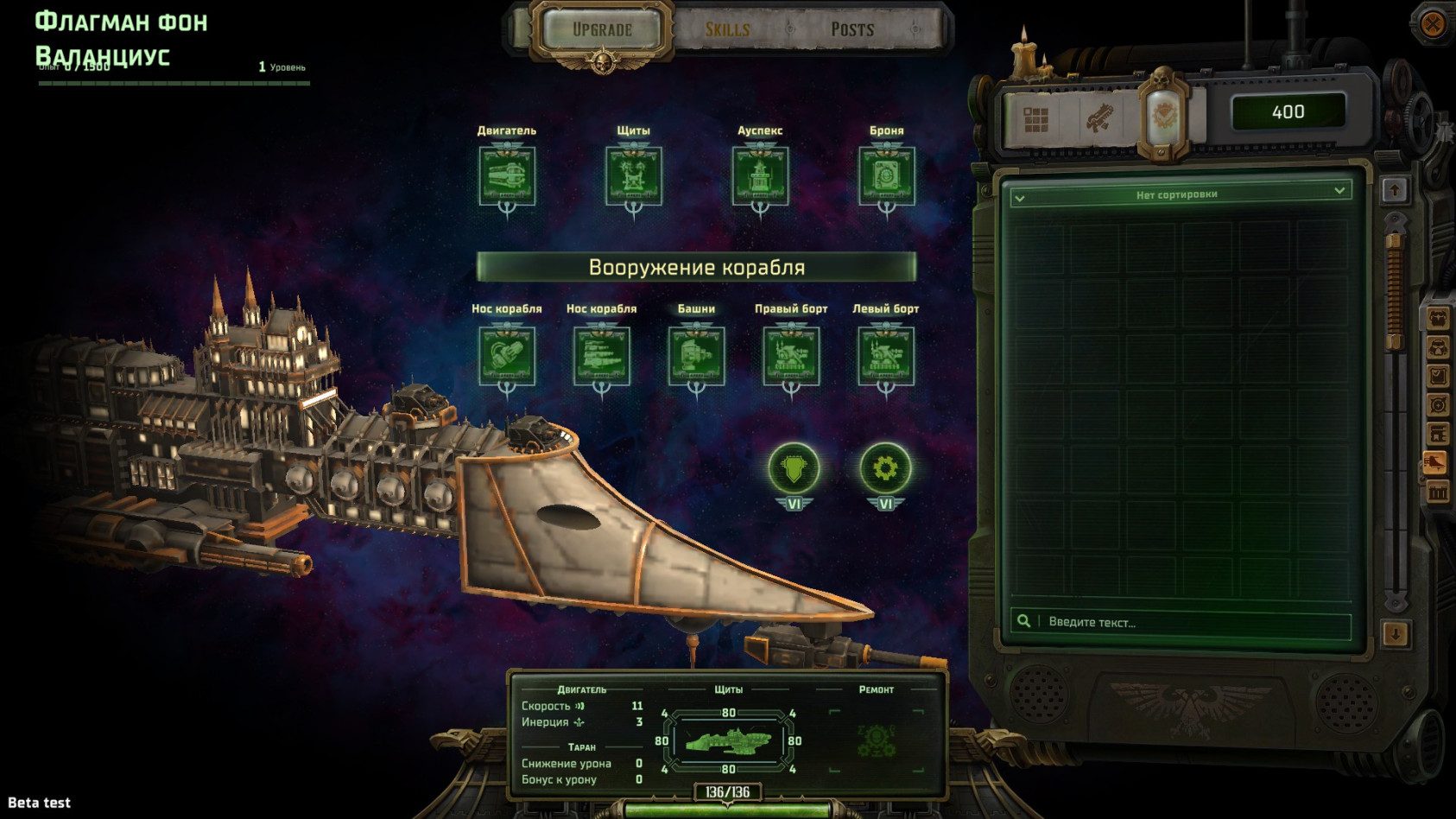1456x819 pixels.
Task: Click the shield emblem tier VI icon
Action: (x=794, y=469)
